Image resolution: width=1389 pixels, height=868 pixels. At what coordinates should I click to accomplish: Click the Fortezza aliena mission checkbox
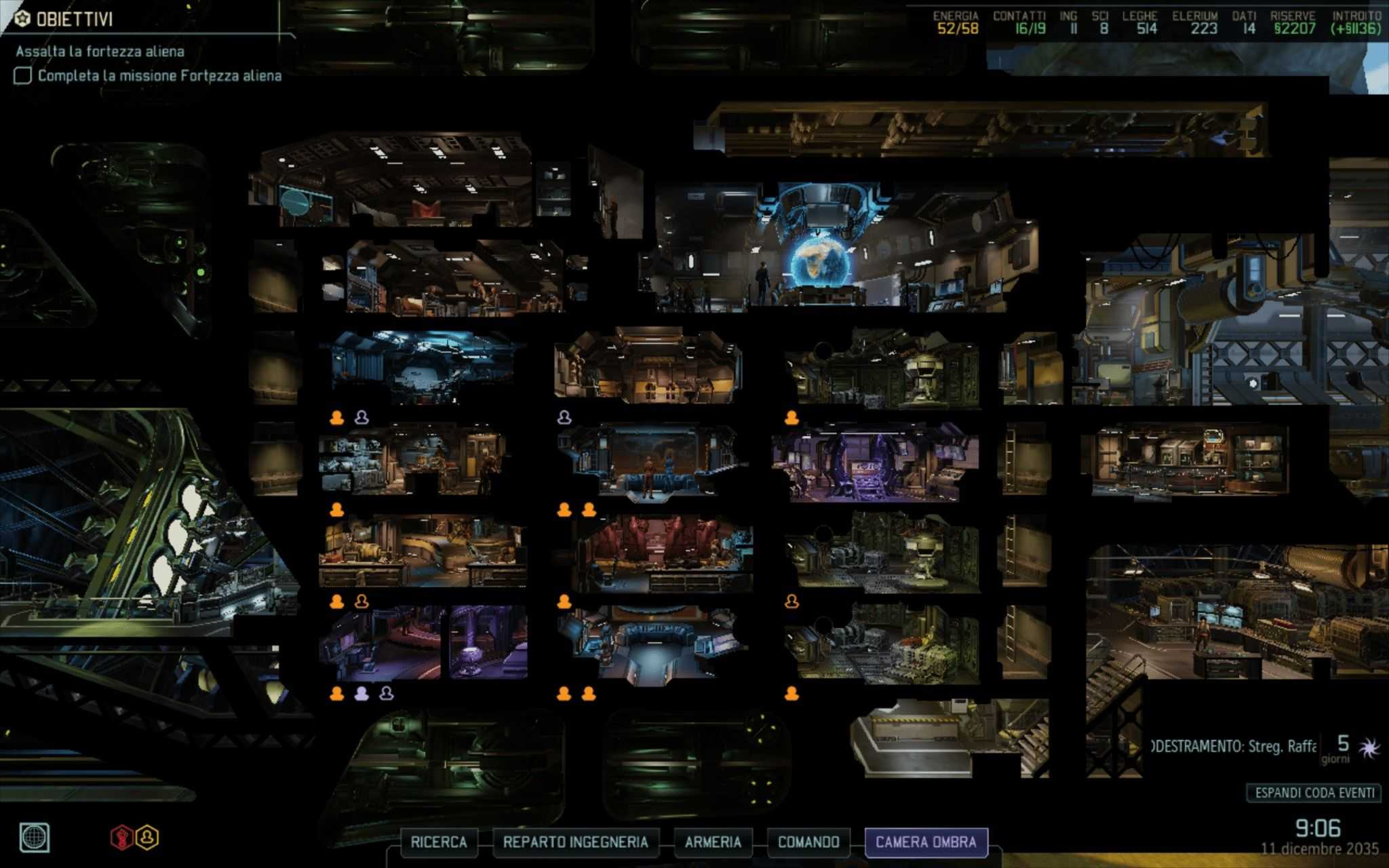click(23, 75)
